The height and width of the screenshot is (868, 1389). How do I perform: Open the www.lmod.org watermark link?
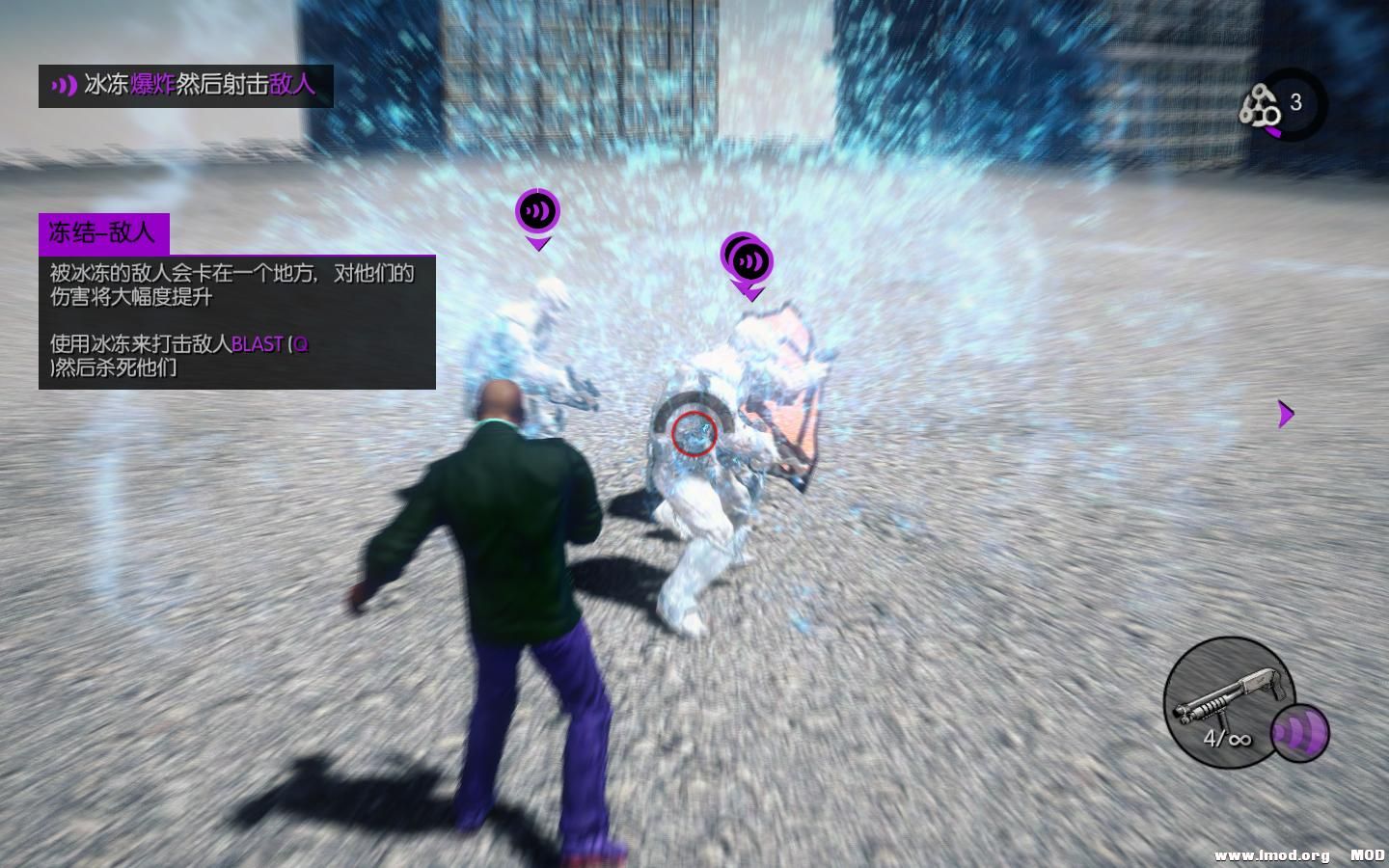1269,854
